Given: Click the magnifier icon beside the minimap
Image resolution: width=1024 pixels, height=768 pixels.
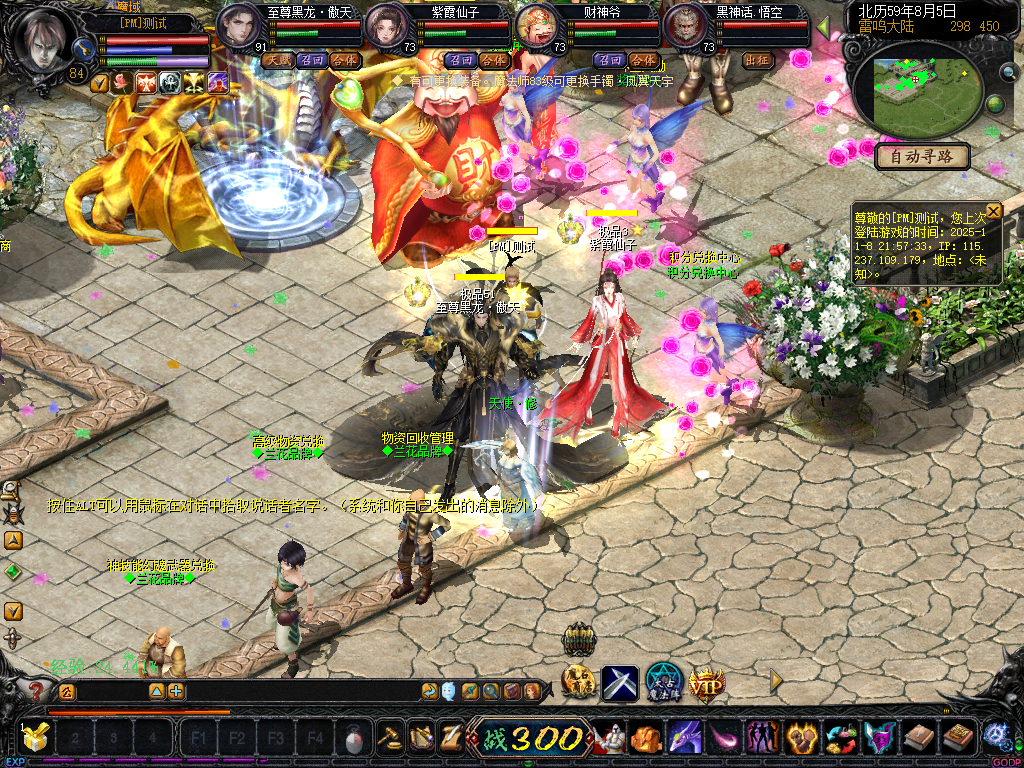Looking at the screenshot, I should coord(1008,70).
